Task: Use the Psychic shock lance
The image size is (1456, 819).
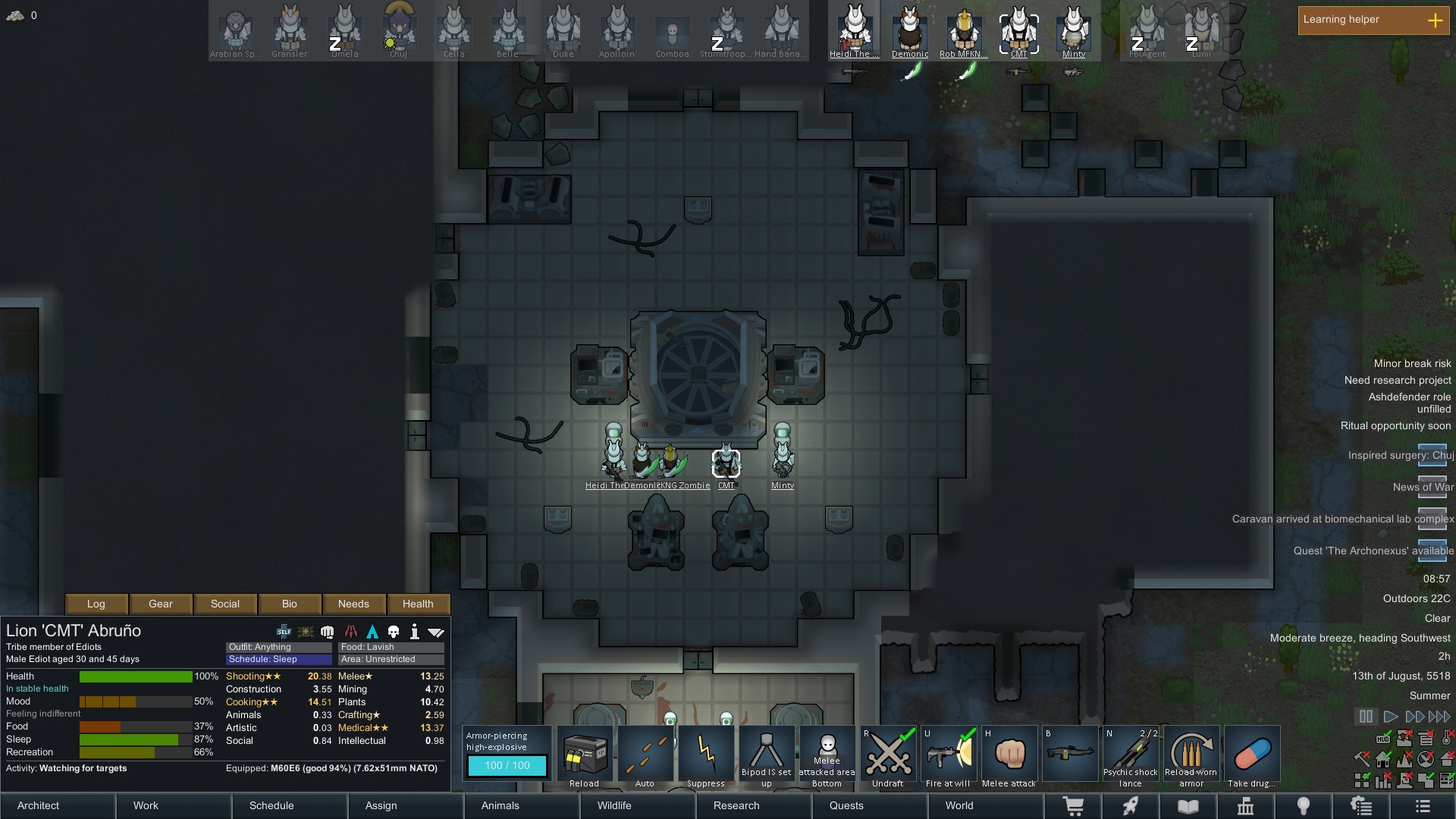Action: click(x=1131, y=756)
